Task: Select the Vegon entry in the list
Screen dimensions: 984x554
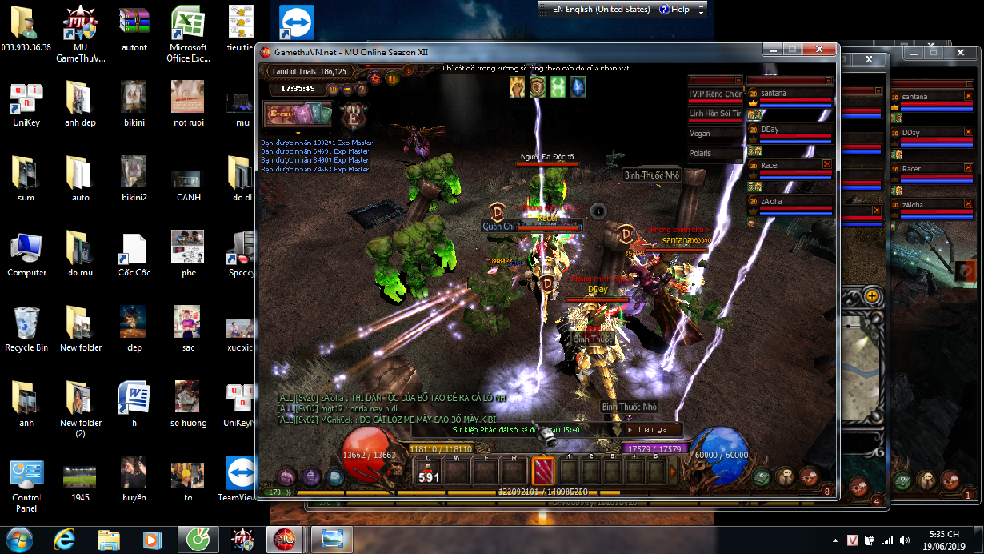Action: click(714, 133)
